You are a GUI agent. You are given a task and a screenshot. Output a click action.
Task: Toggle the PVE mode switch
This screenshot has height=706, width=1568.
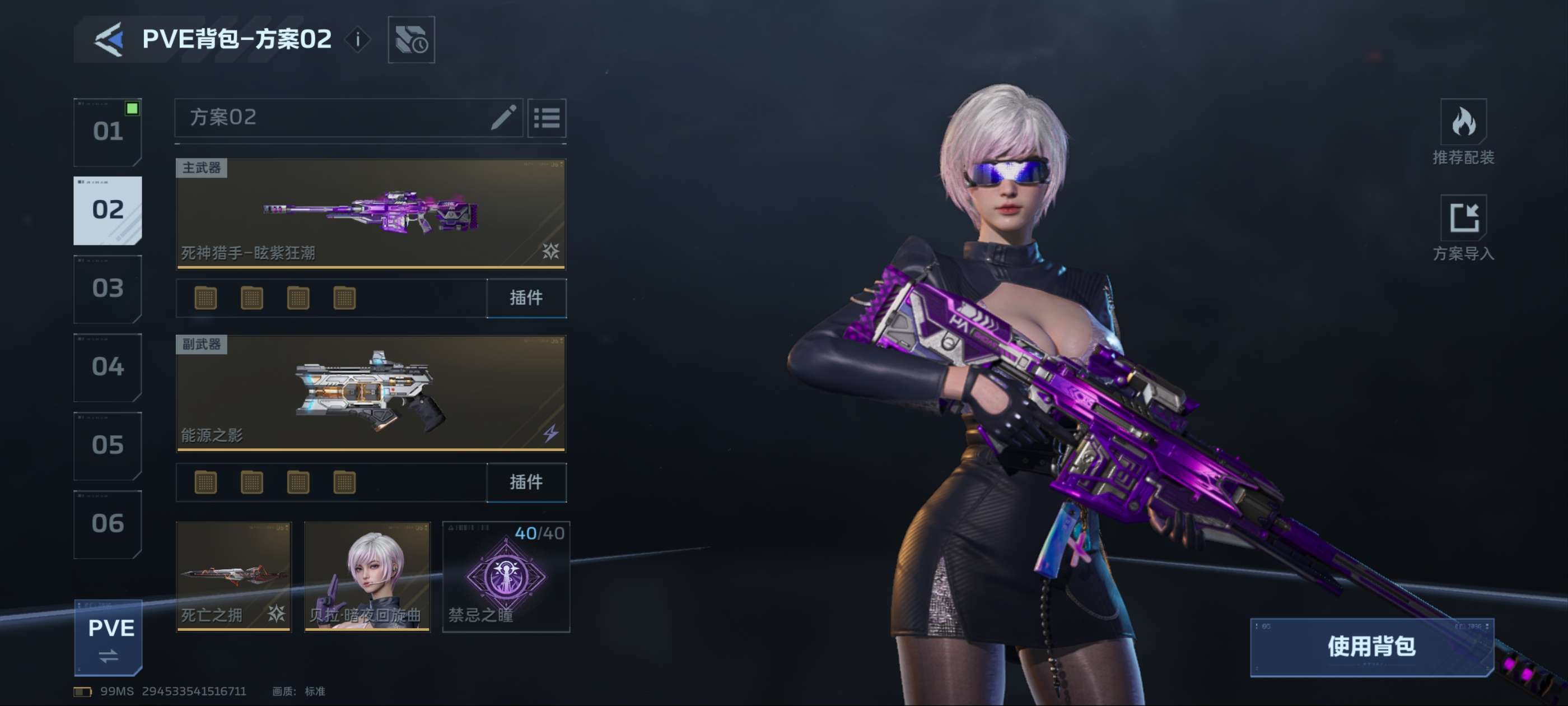(x=108, y=638)
